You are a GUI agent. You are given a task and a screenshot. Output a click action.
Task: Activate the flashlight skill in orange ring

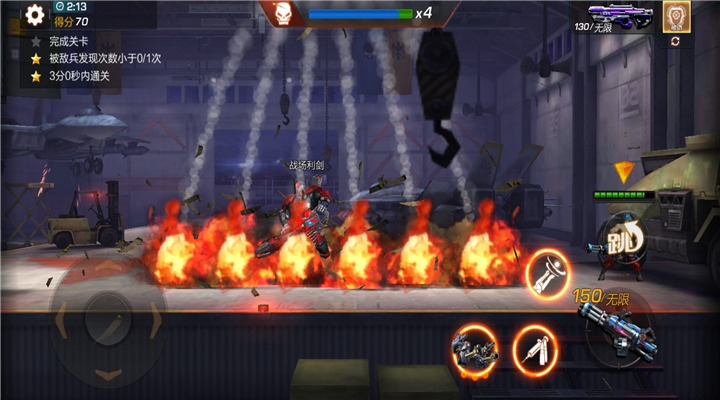click(x=549, y=273)
